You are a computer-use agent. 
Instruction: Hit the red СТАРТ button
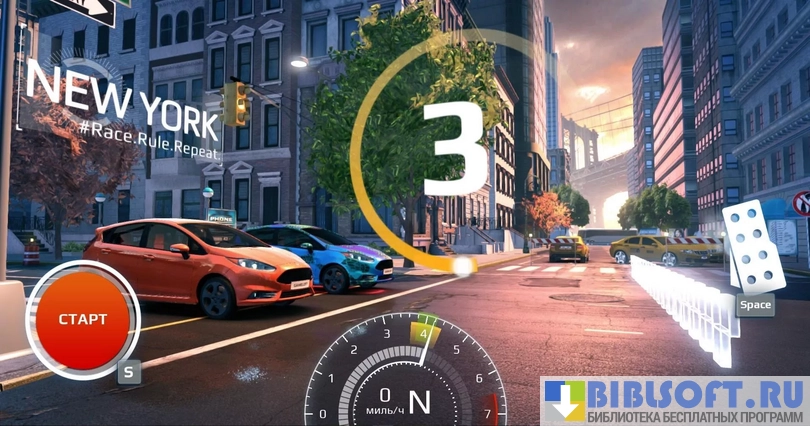82,319
